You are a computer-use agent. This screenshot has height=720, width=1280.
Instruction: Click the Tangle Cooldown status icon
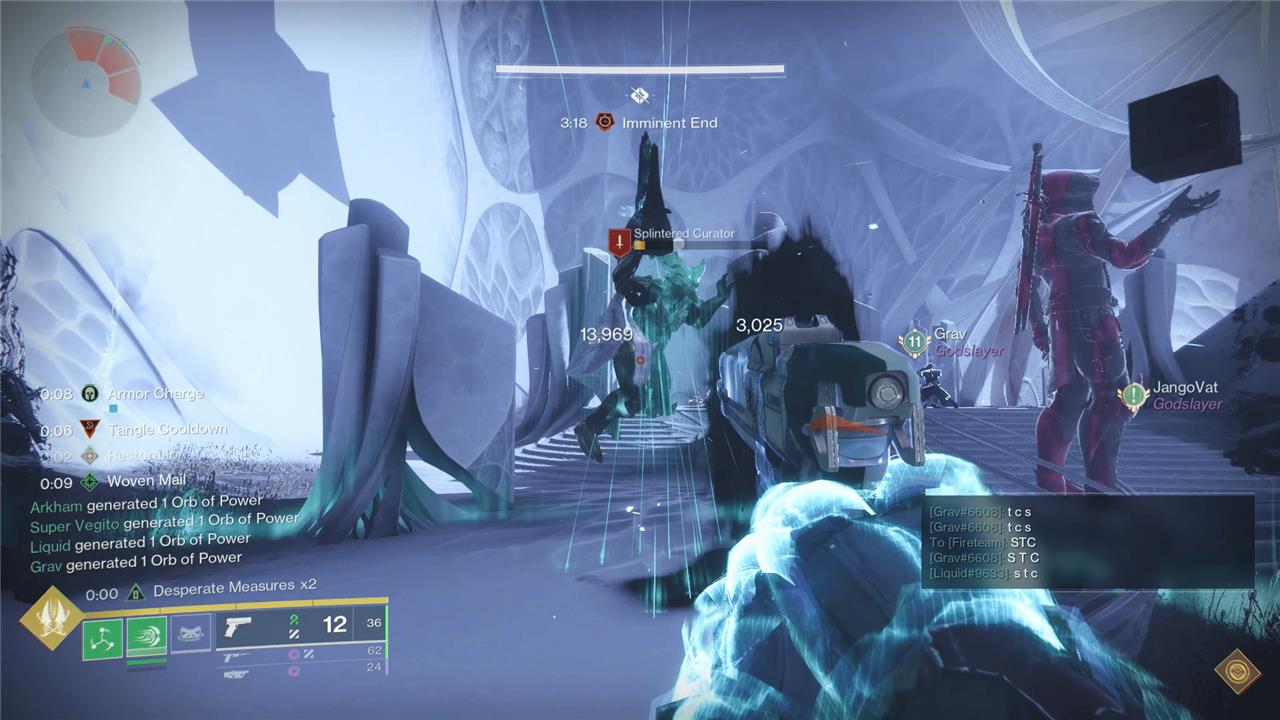[90, 429]
